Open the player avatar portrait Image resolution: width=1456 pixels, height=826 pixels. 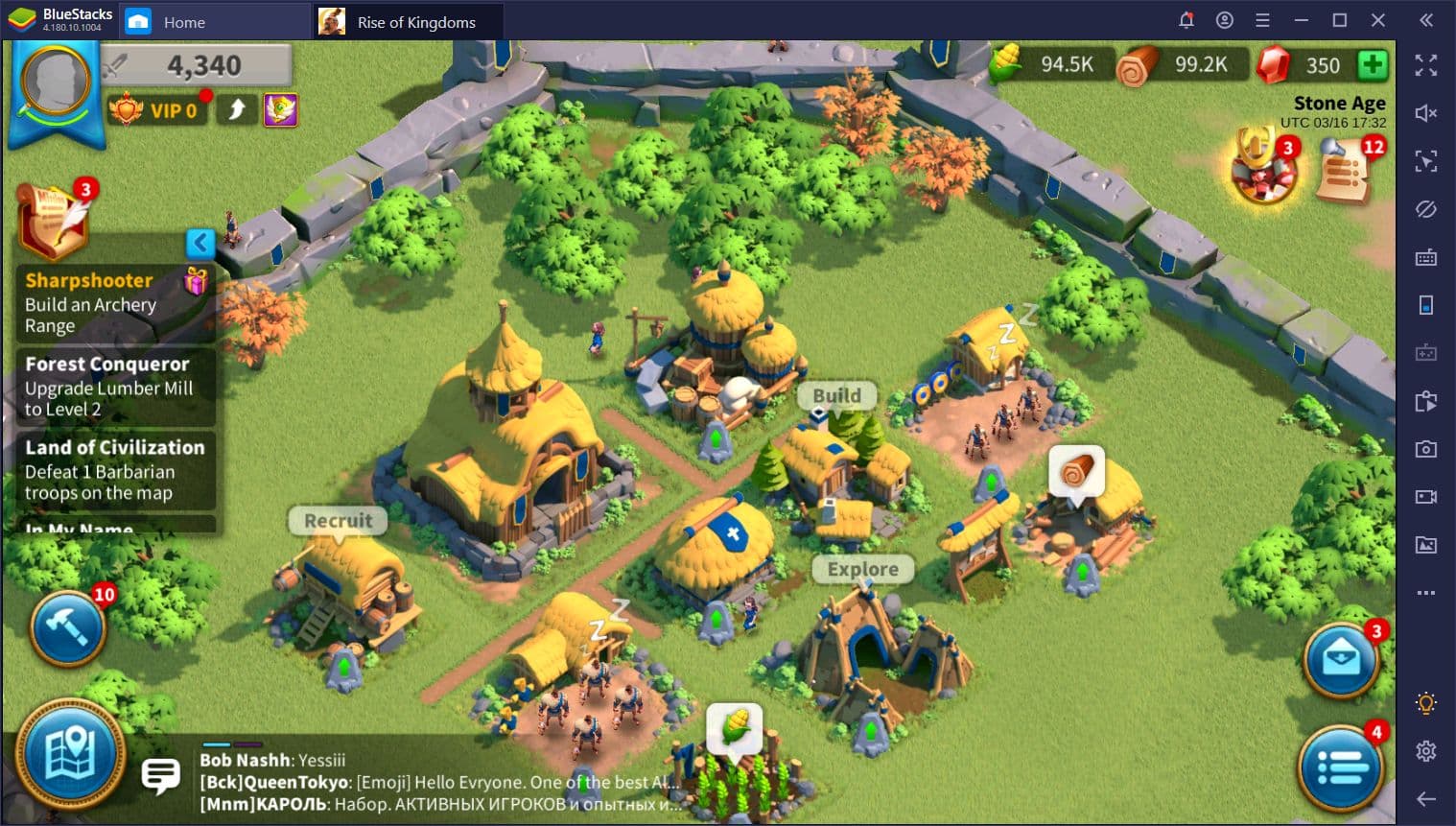[x=55, y=82]
